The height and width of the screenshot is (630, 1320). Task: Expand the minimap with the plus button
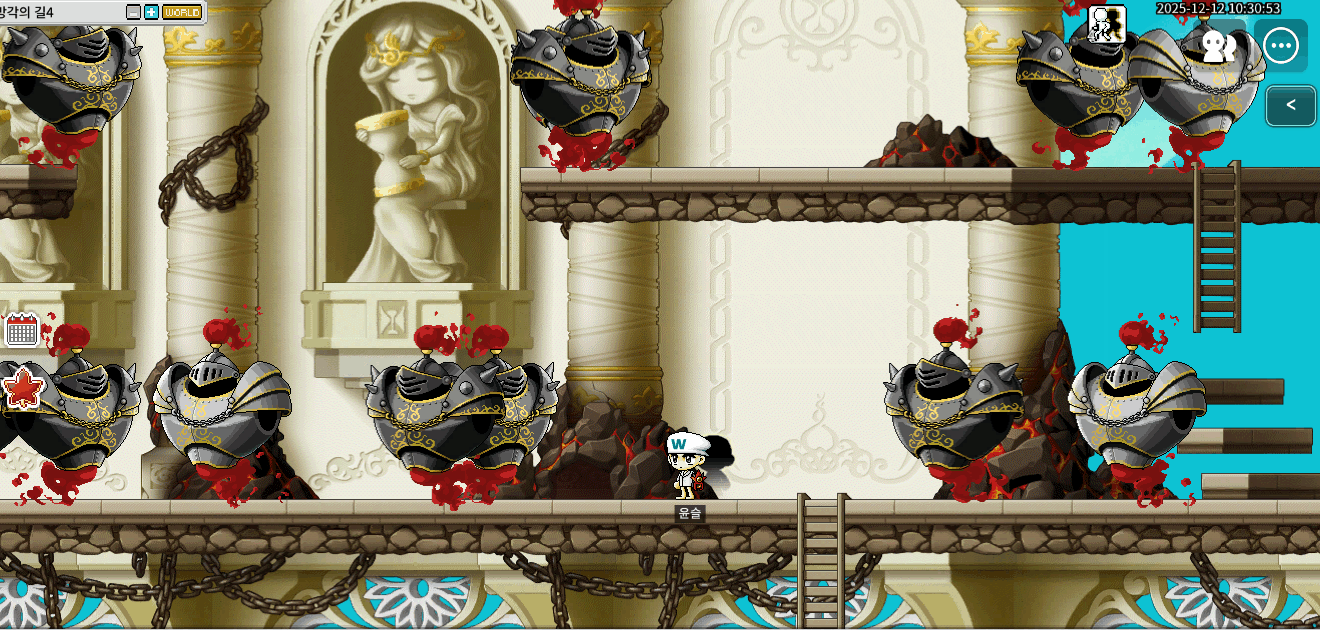point(151,12)
